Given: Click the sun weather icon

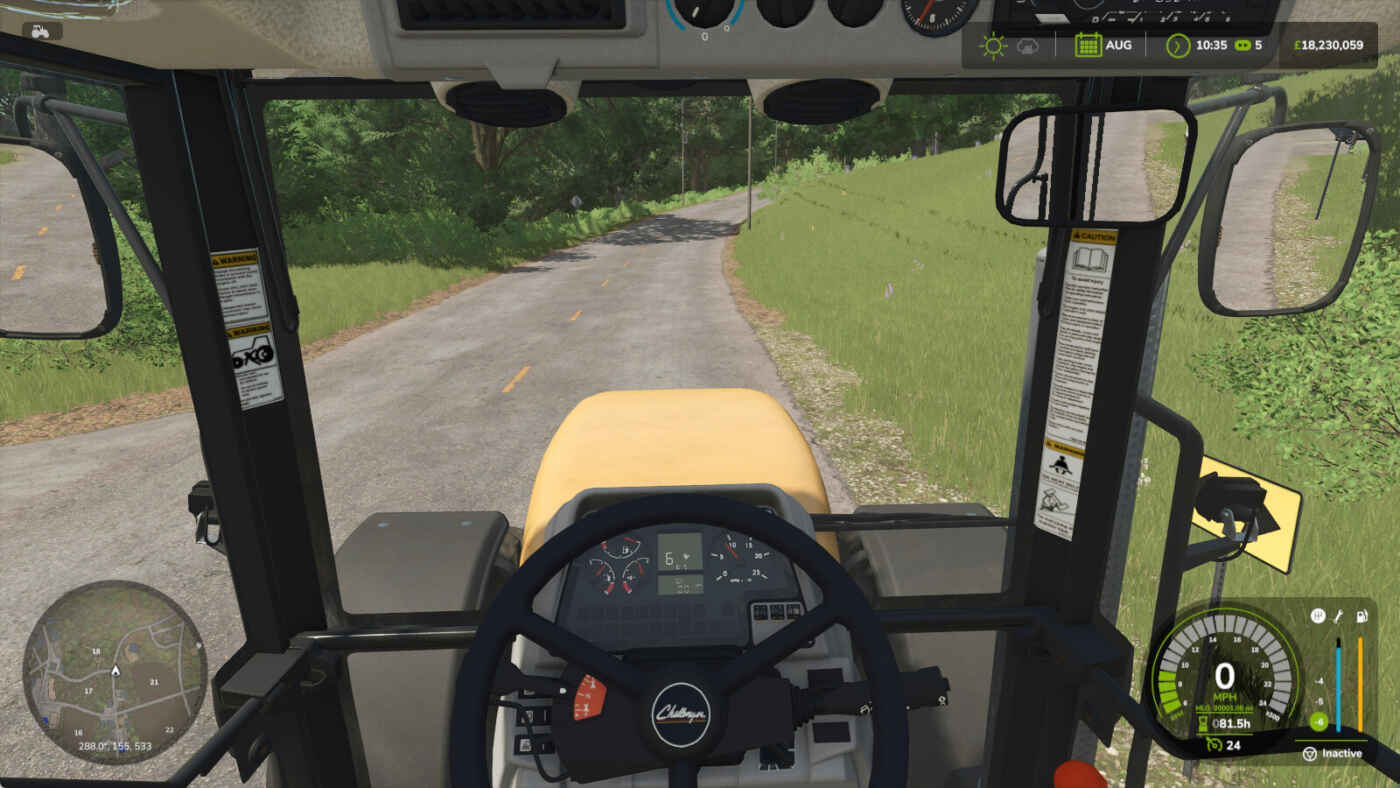Looking at the screenshot, I should point(993,46).
